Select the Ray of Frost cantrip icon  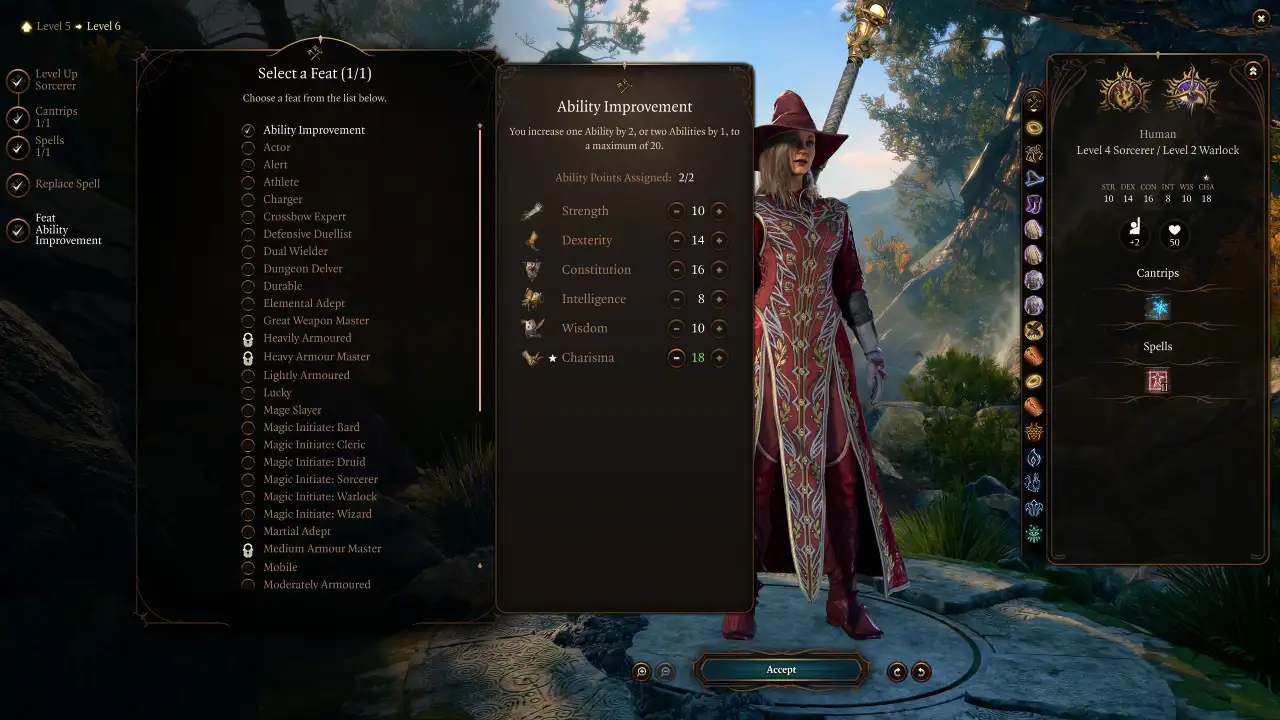point(1158,308)
